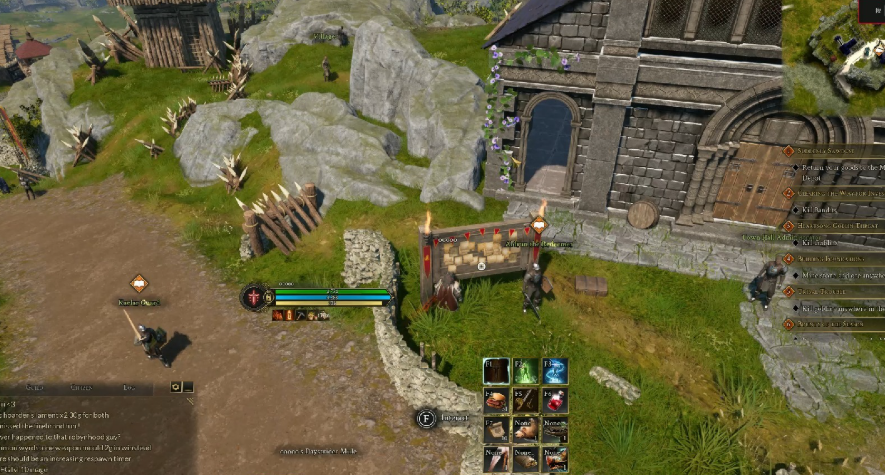
Task: Use the F7 scroll item
Action: (497, 430)
